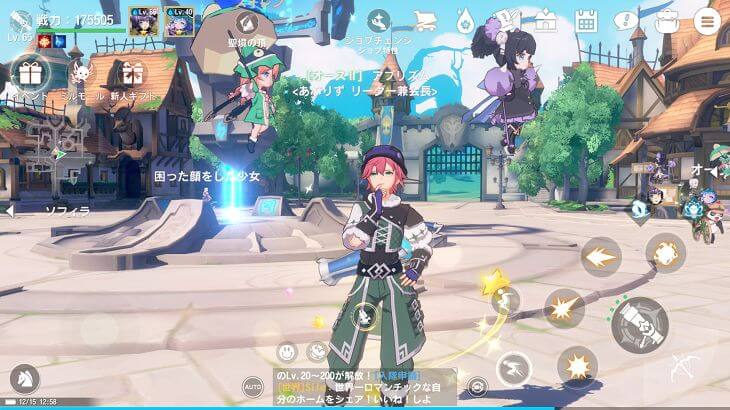Toggle the AUTO battle button
Viewport: 730px width, 410px height.
[x=253, y=386]
